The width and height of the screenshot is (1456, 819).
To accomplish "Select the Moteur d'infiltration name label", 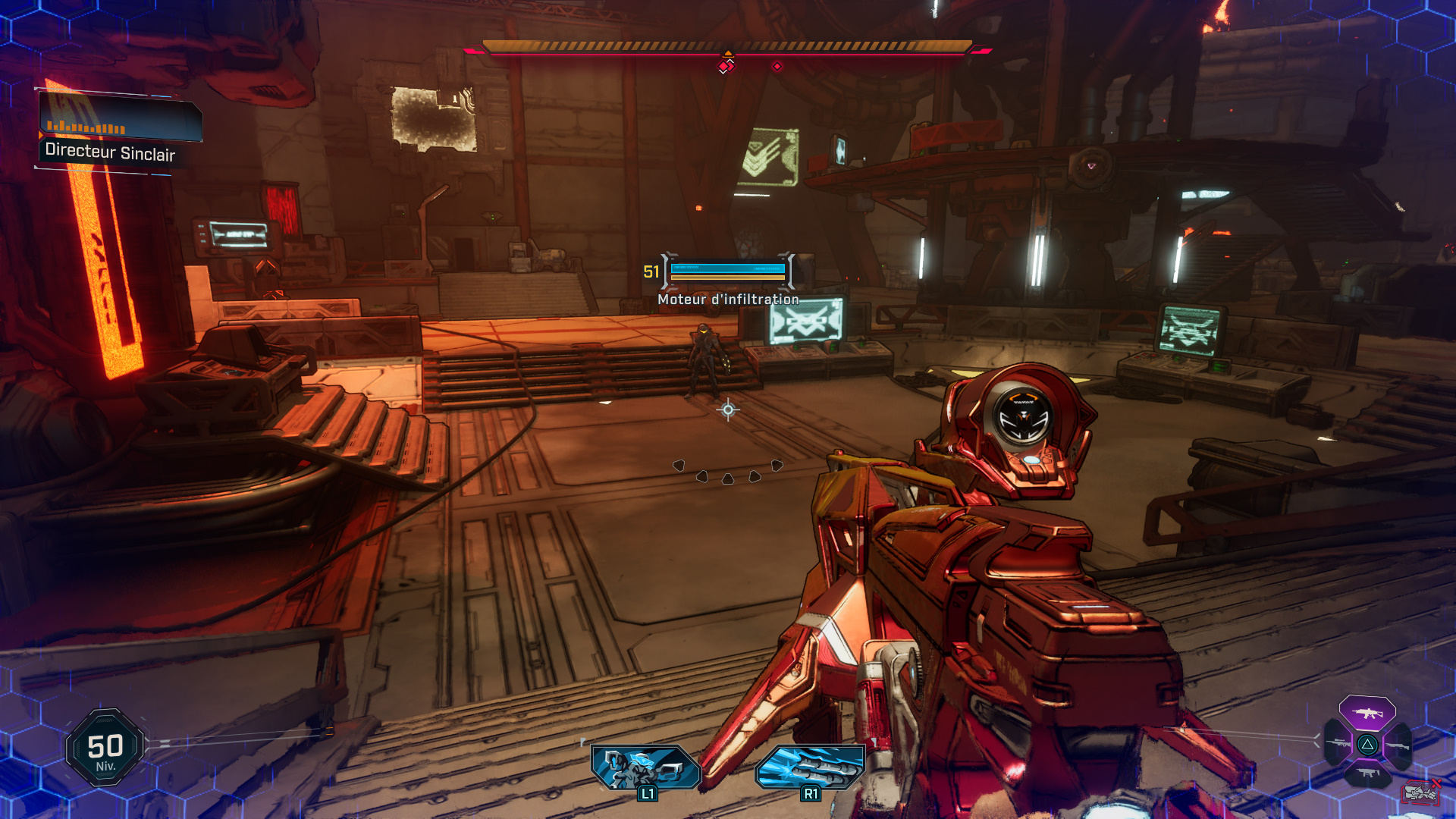I will coord(726,300).
